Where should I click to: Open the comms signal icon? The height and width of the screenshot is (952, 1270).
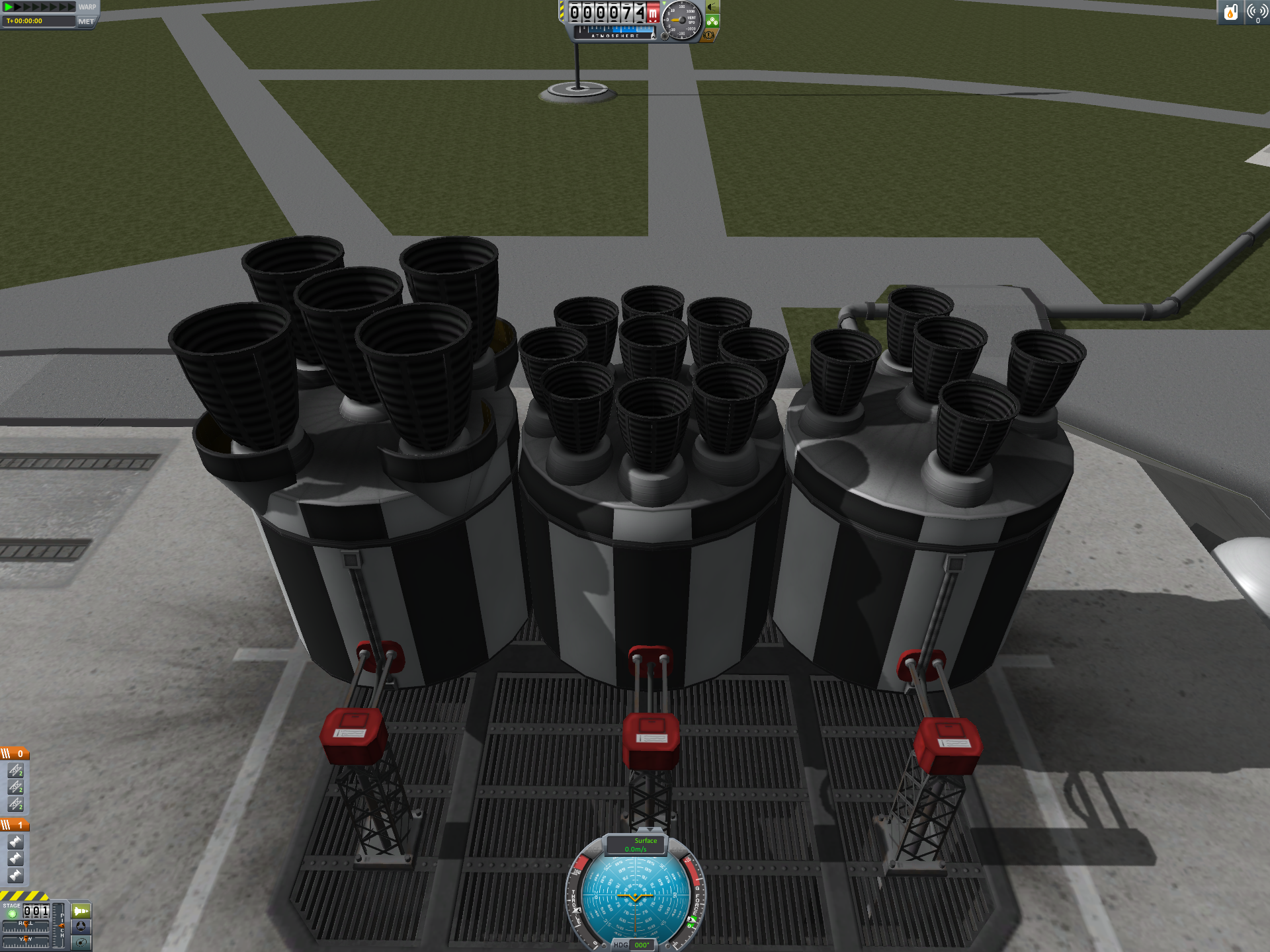coord(1257,12)
